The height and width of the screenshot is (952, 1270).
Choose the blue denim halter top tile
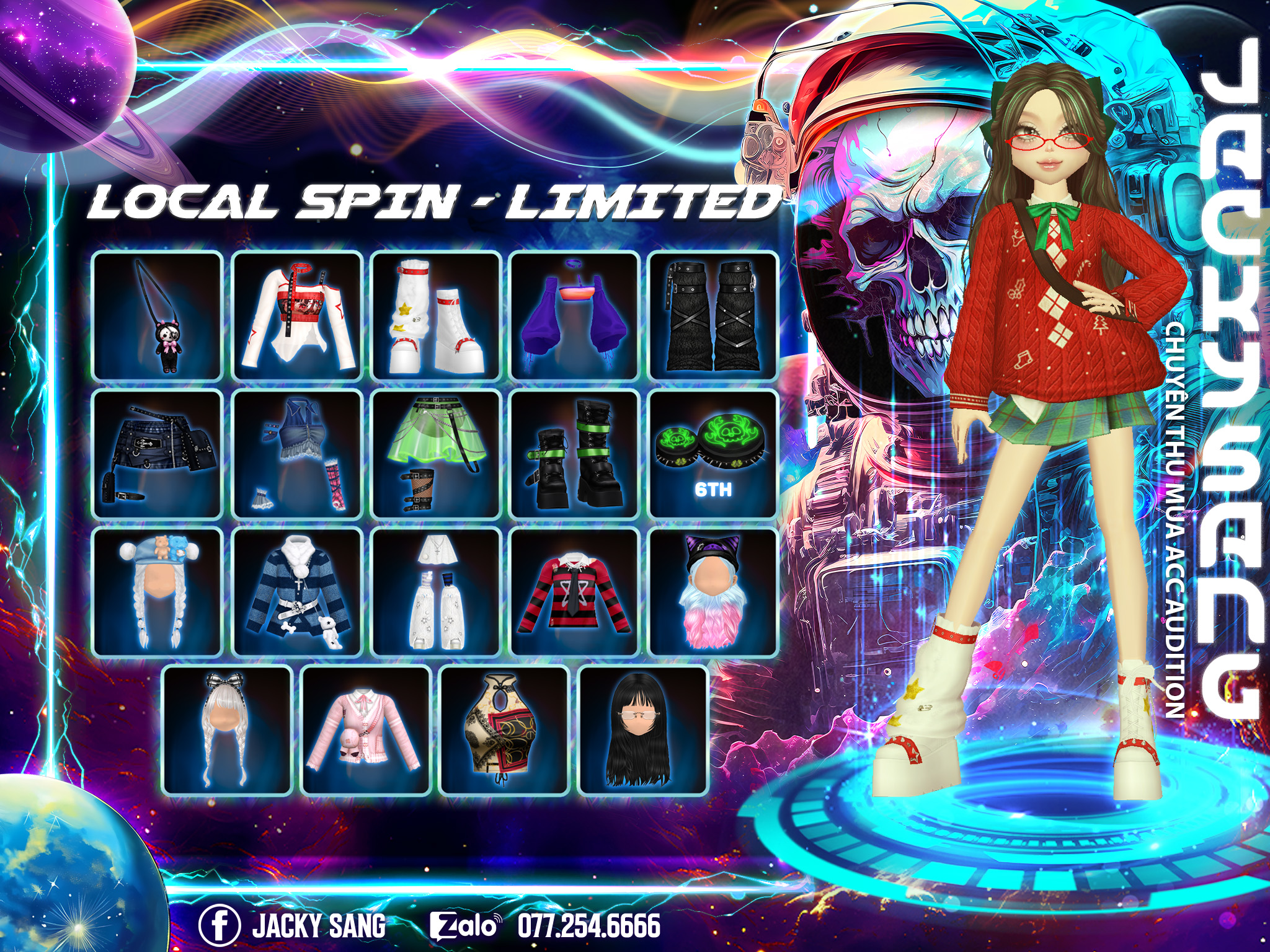tap(297, 454)
